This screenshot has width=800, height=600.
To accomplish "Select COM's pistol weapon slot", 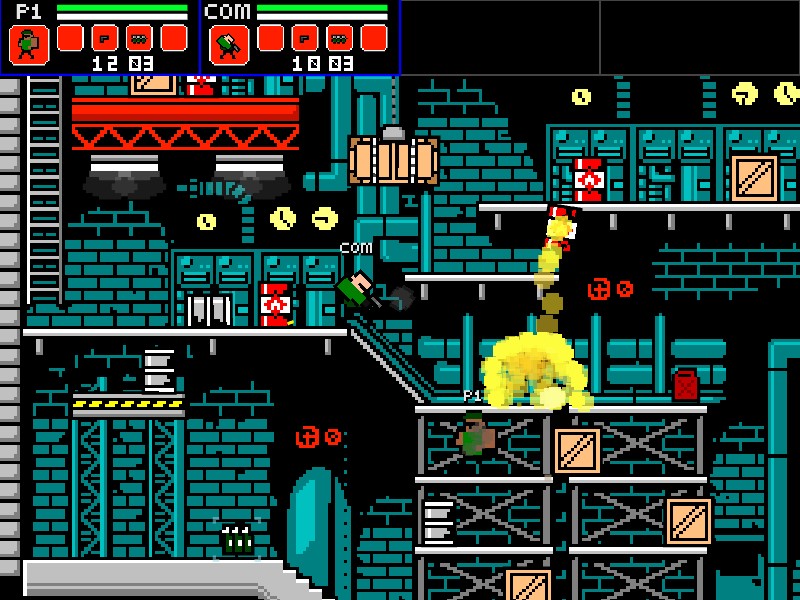I will pos(304,38).
